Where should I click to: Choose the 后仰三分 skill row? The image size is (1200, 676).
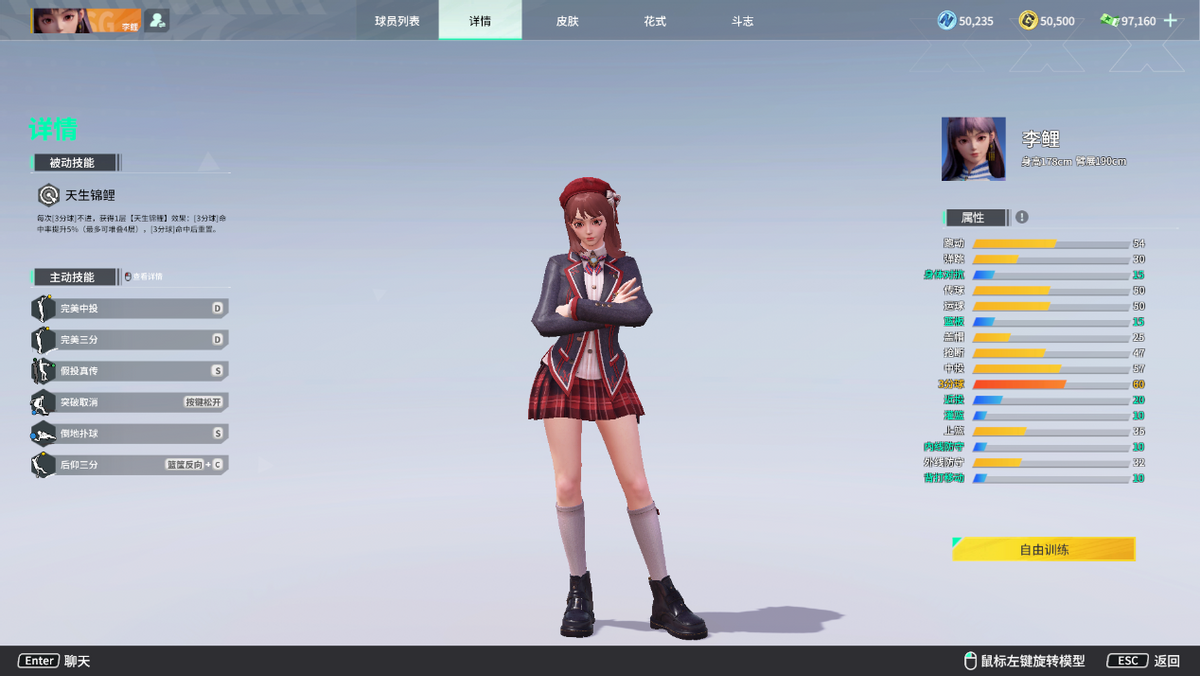130,464
